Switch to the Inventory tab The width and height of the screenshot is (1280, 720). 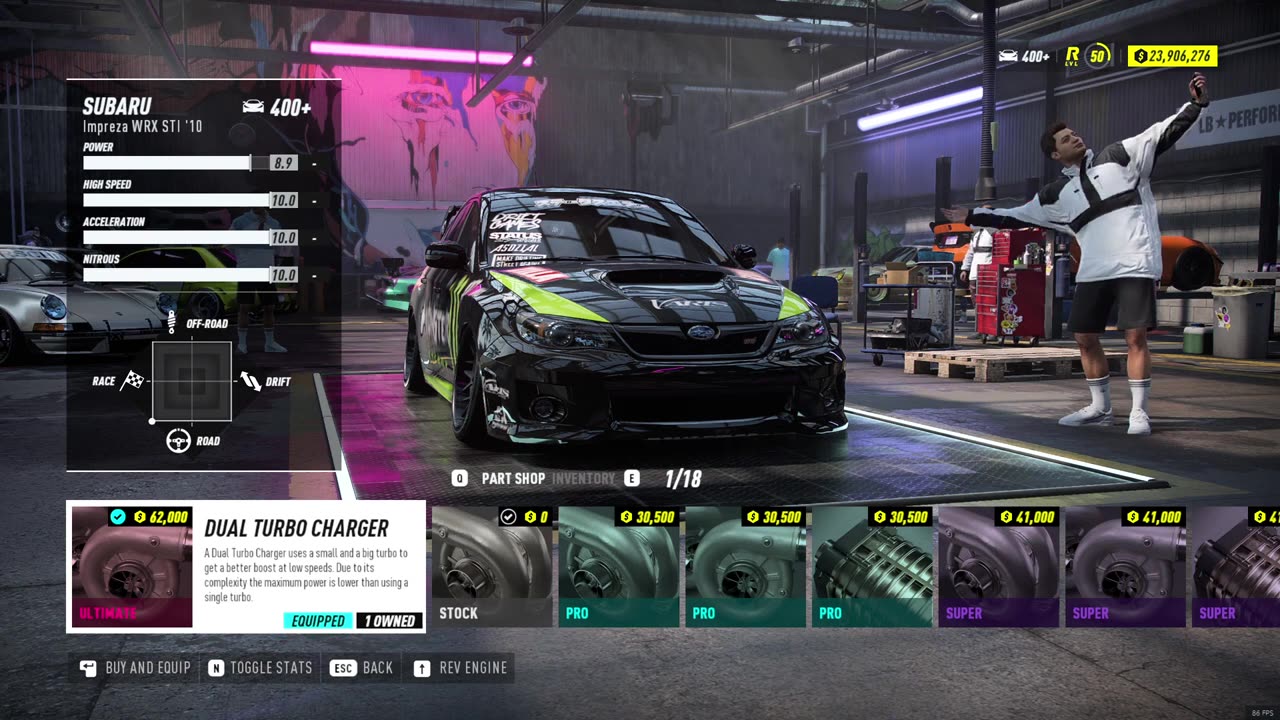coord(583,479)
